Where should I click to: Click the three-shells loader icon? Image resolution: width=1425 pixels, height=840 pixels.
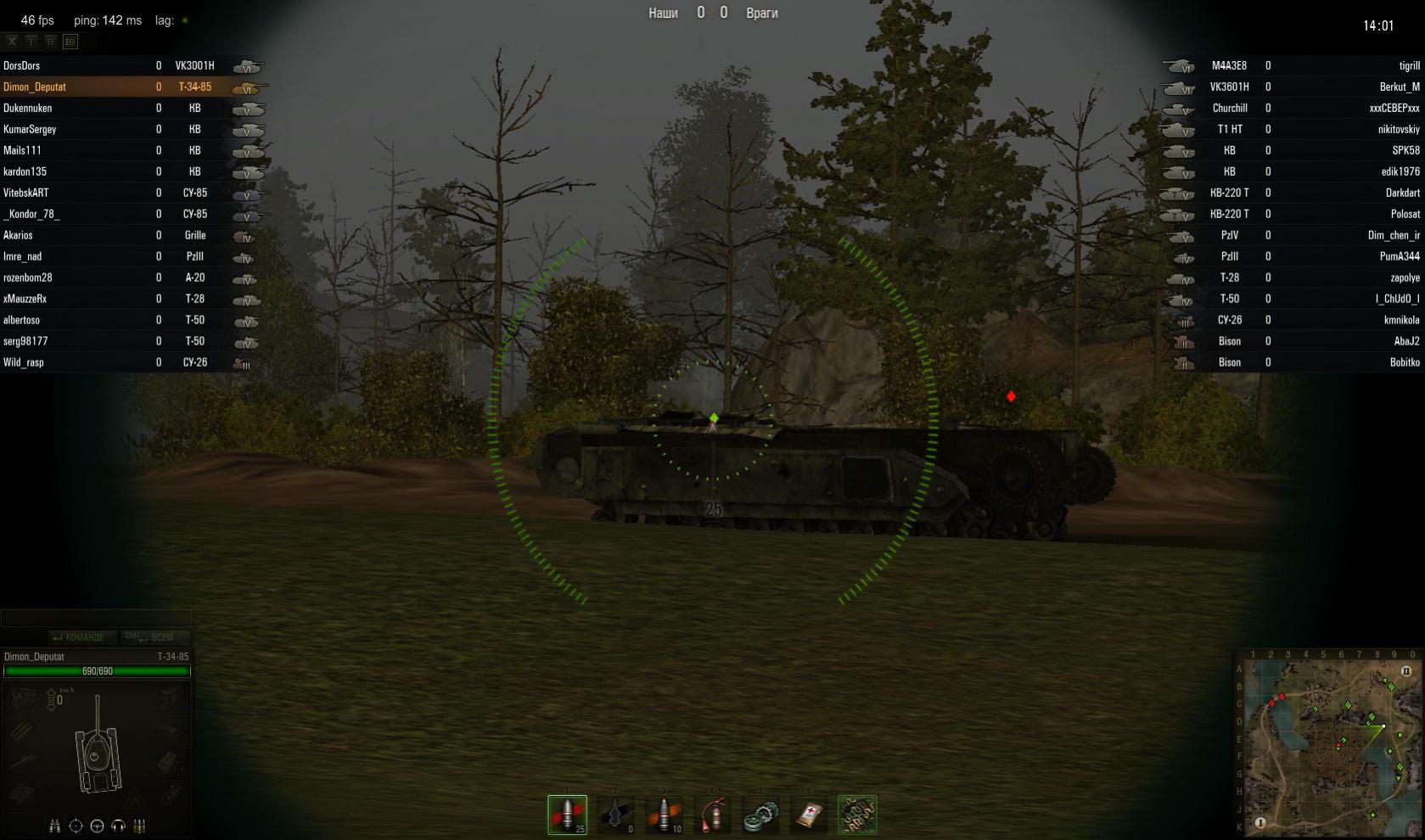[140, 826]
